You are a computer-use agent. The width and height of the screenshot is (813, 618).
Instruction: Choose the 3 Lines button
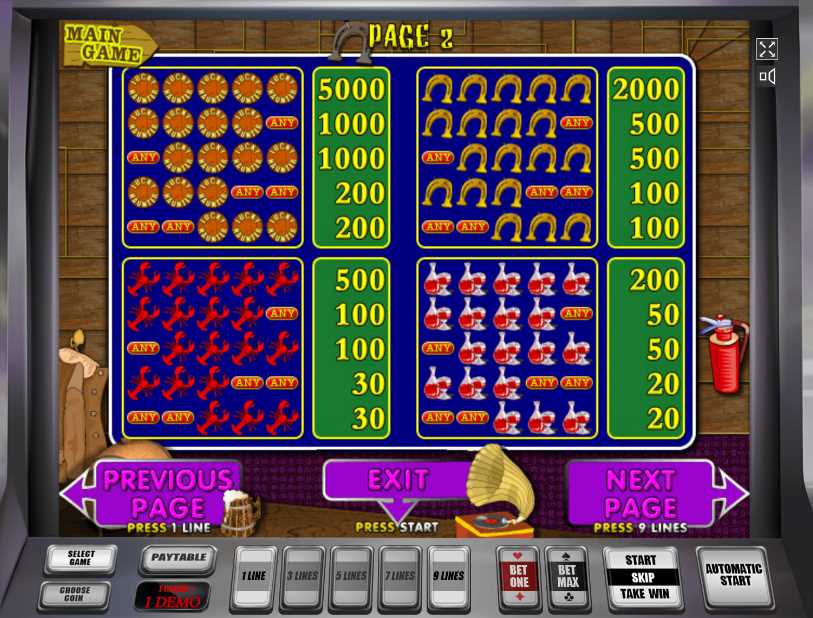(302, 577)
